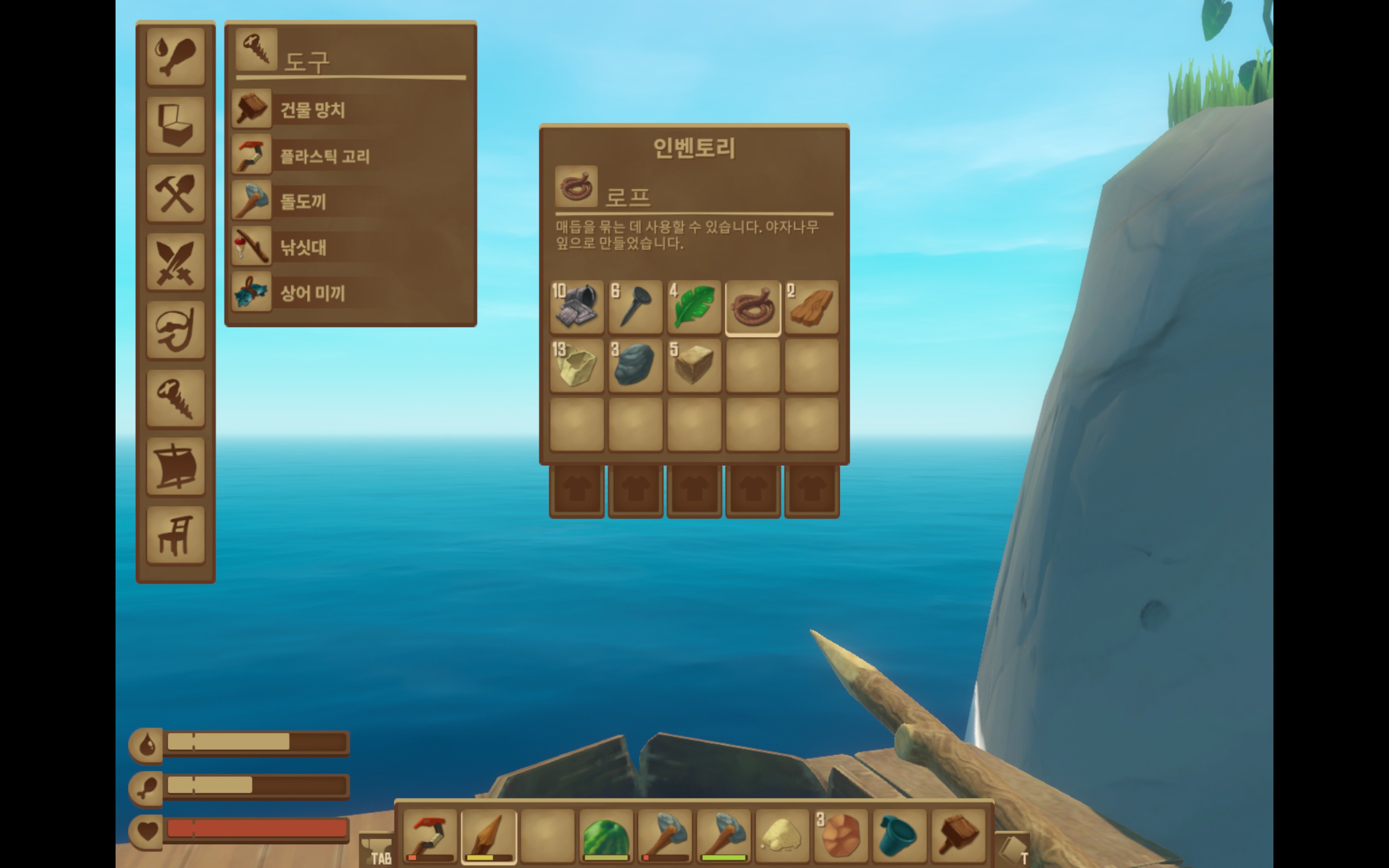The height and width of the screenshot is (868, 1389).
Task: Select the watermelon hotbar slot
Action: [x=606, y=836]
